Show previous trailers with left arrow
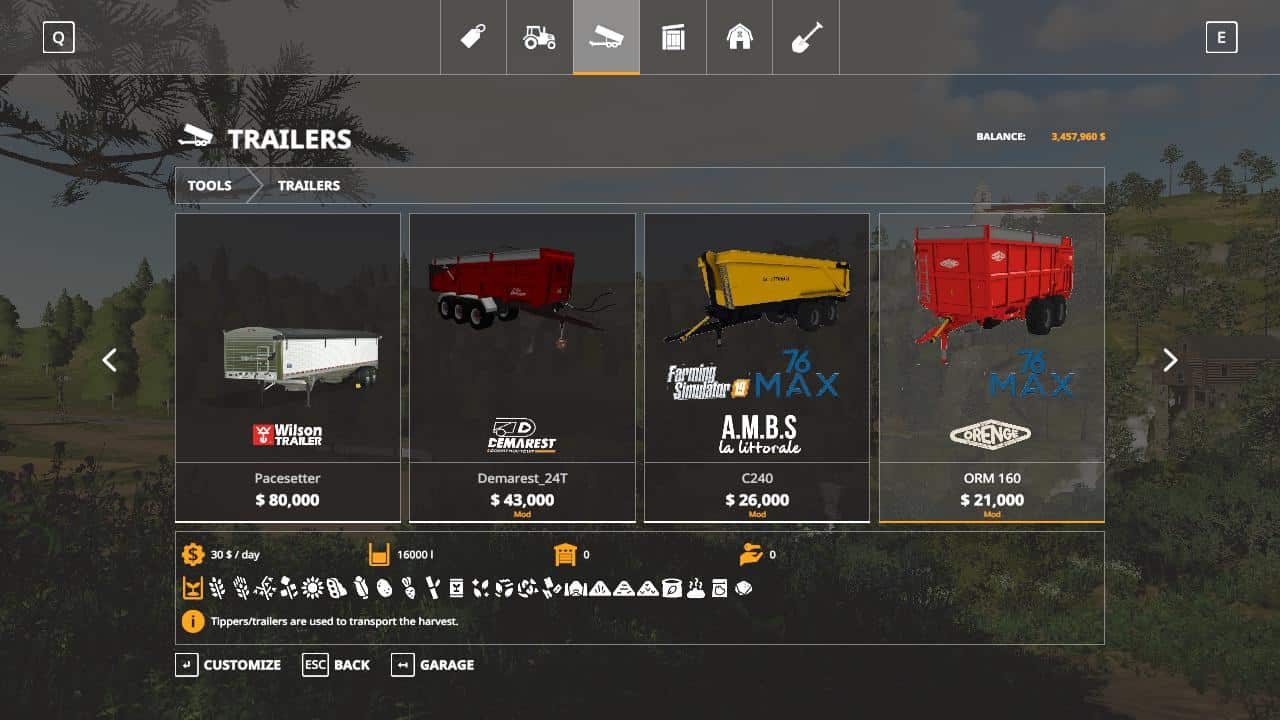1280x720 pixels. [x=110, y=360]
